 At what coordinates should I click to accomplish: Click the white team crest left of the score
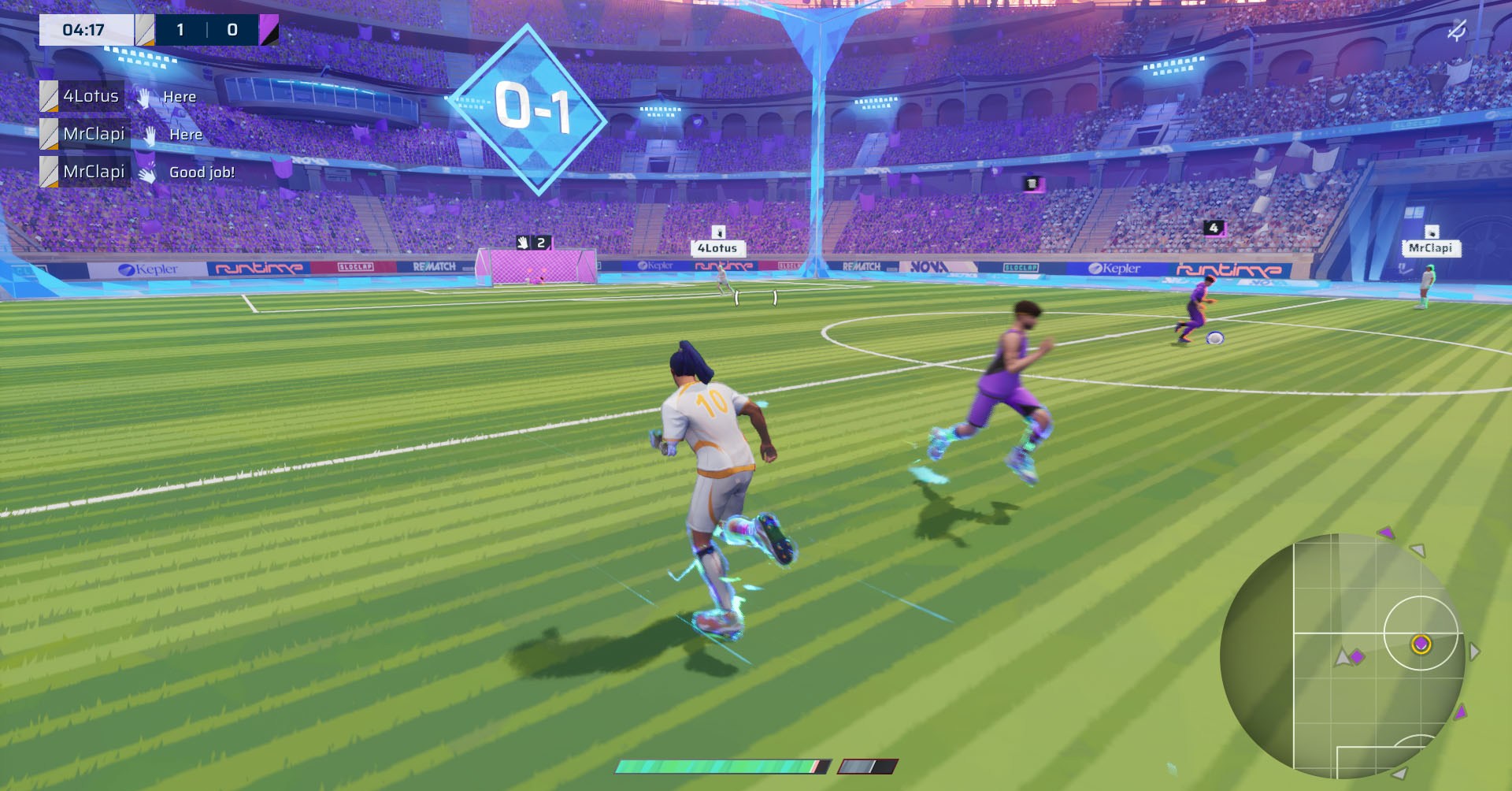[145, 28]
